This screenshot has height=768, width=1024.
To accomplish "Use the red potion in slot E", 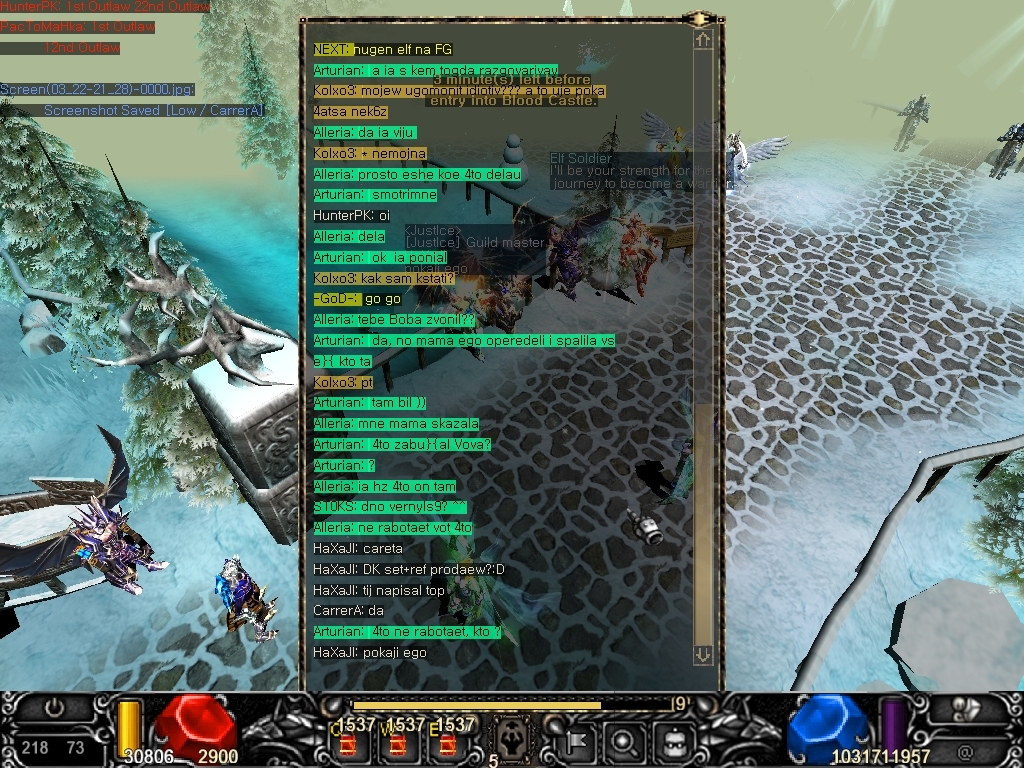I will (x=447, y=745).
